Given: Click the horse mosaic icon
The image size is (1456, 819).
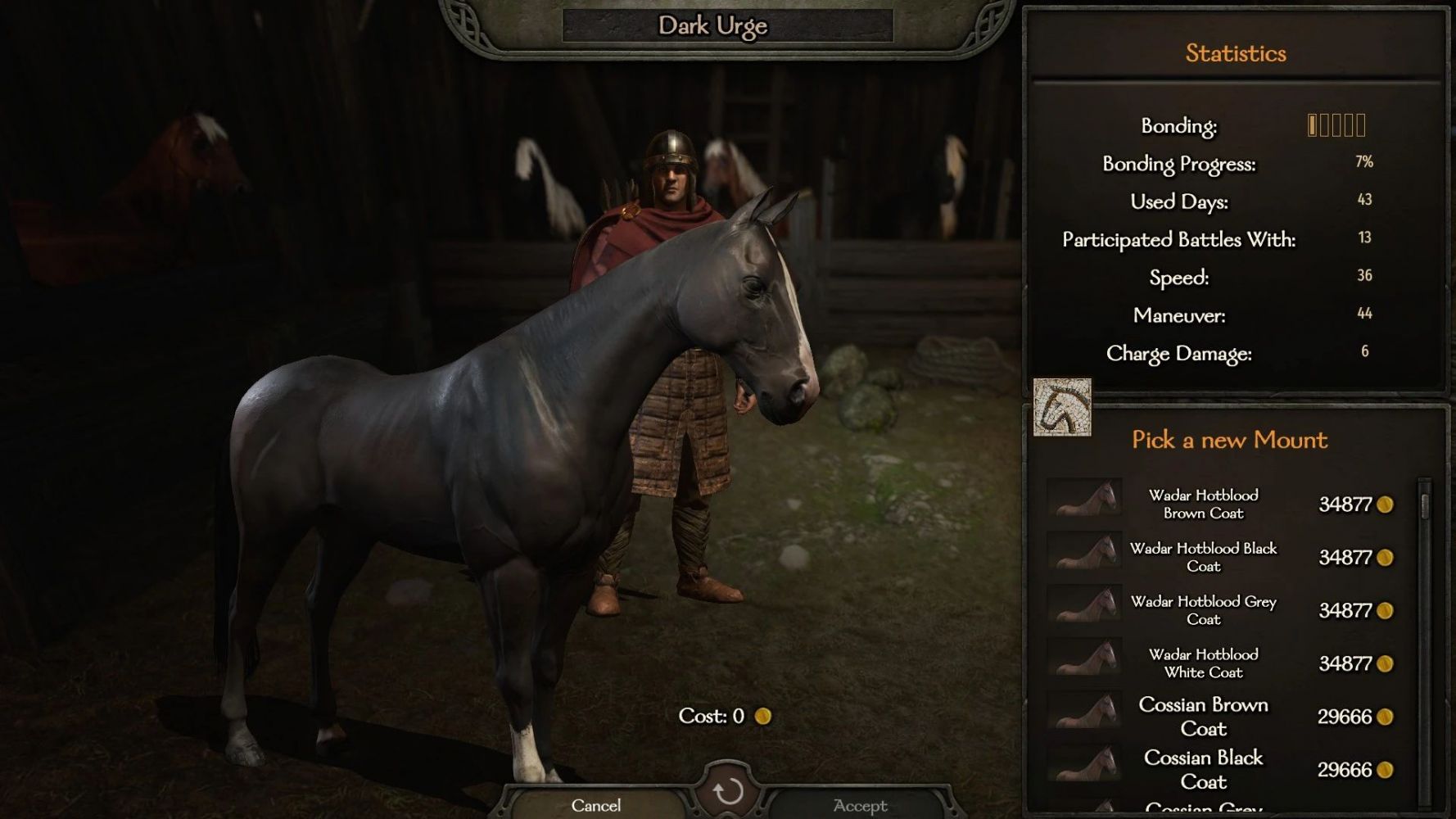Looking at the screenshot, I should [1062, 407].
